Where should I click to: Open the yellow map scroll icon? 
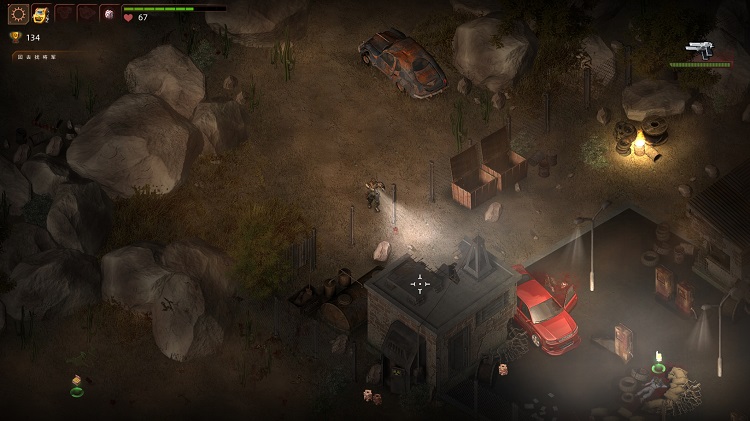41,14
